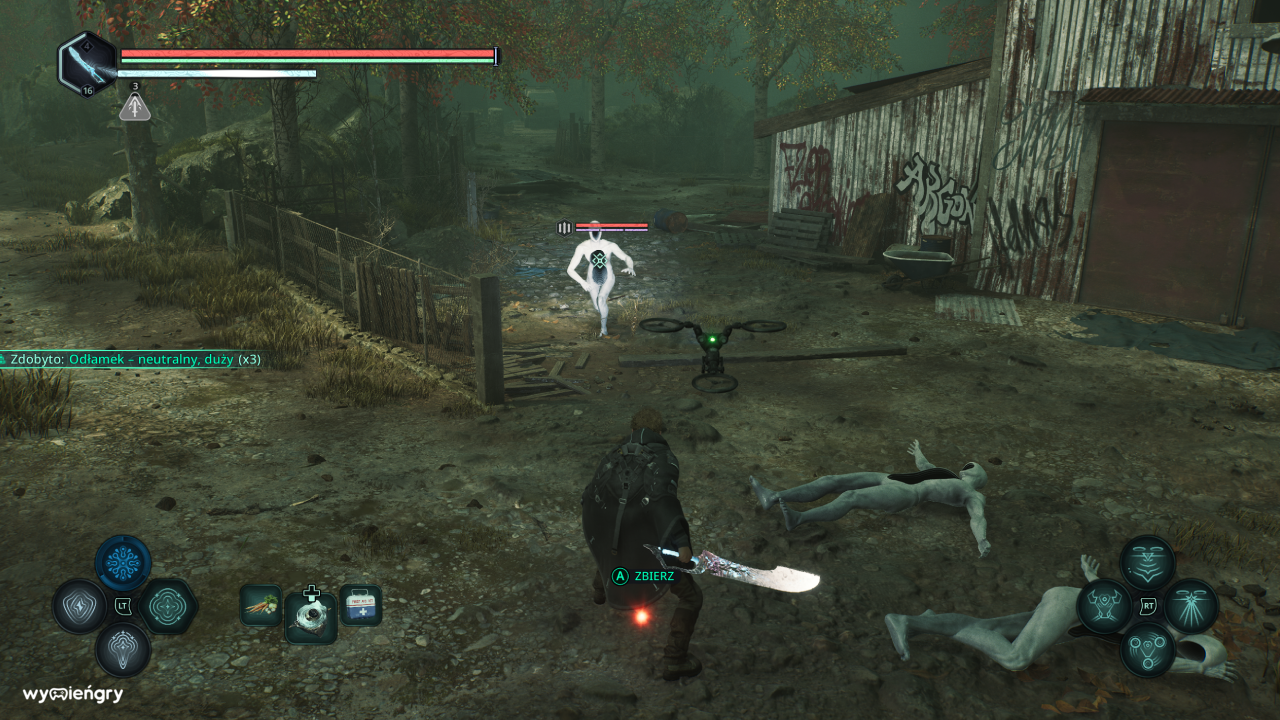This screenshot has height=720, width=1280.
Task: Activate the rounded diamond-pattern ability
Action: pos(167,606)
